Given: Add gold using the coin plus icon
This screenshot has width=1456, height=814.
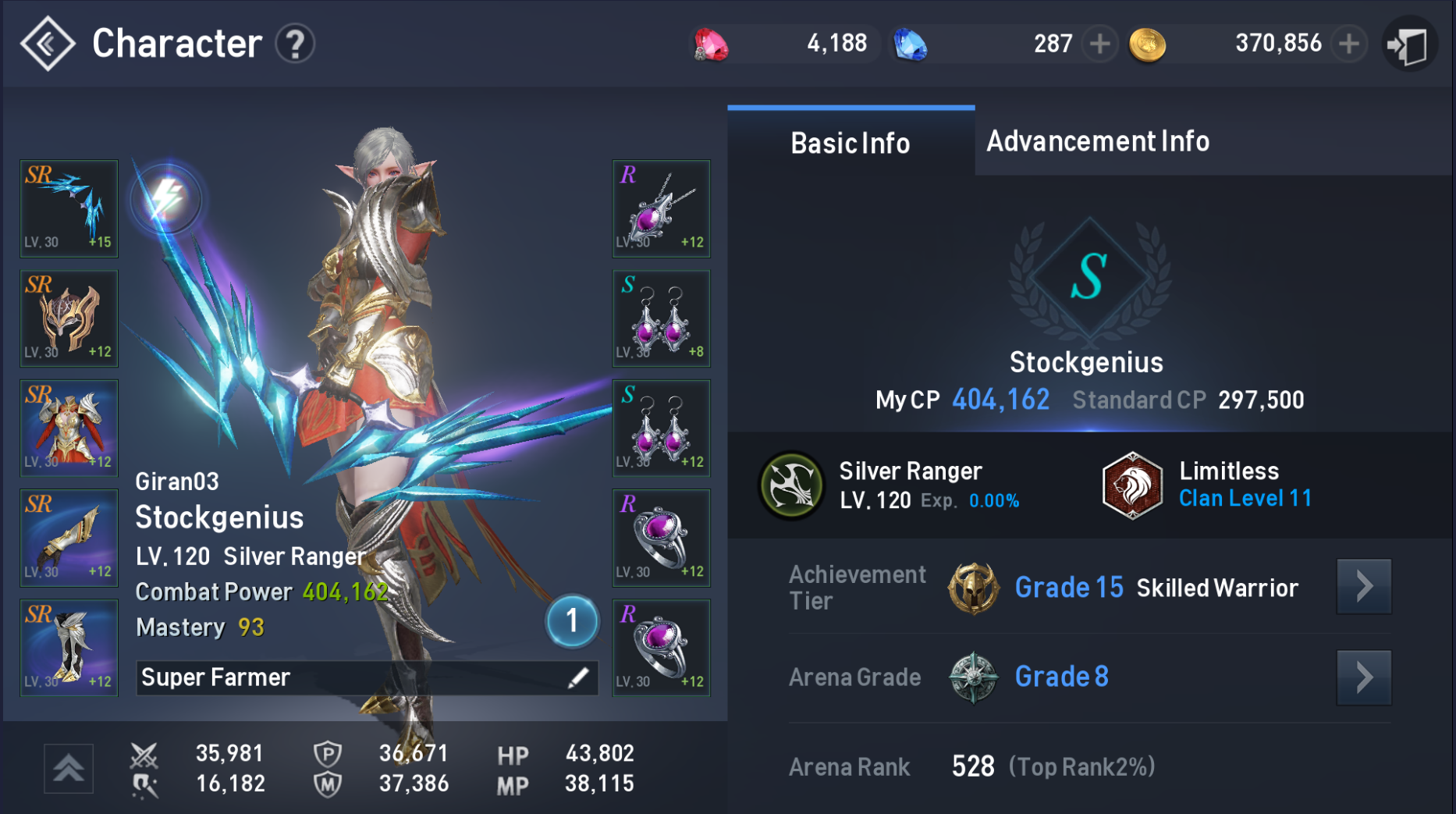Looking at the screenshot, I should [x=1348, y=44].
